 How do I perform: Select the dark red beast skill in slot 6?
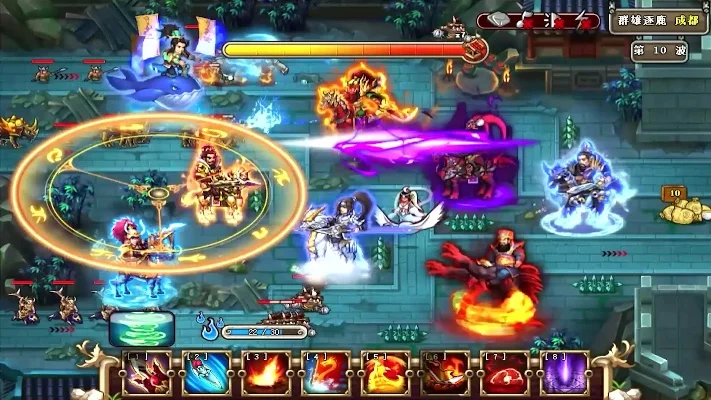coord(446,375)
